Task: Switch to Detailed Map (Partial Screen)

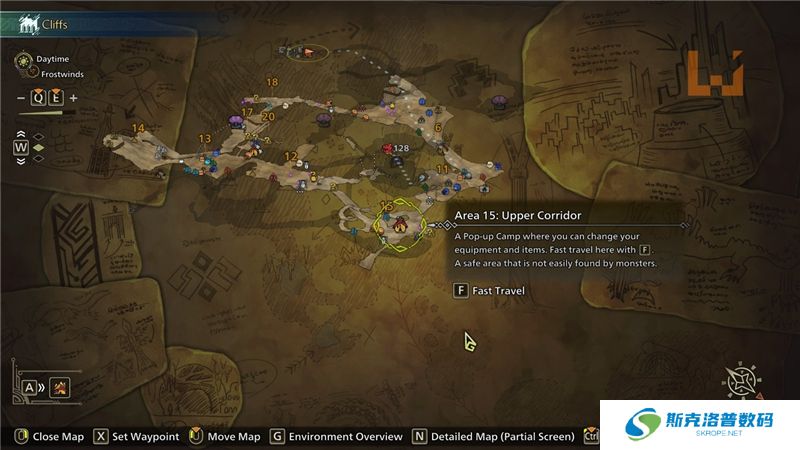Action: (x=493, y=437)
